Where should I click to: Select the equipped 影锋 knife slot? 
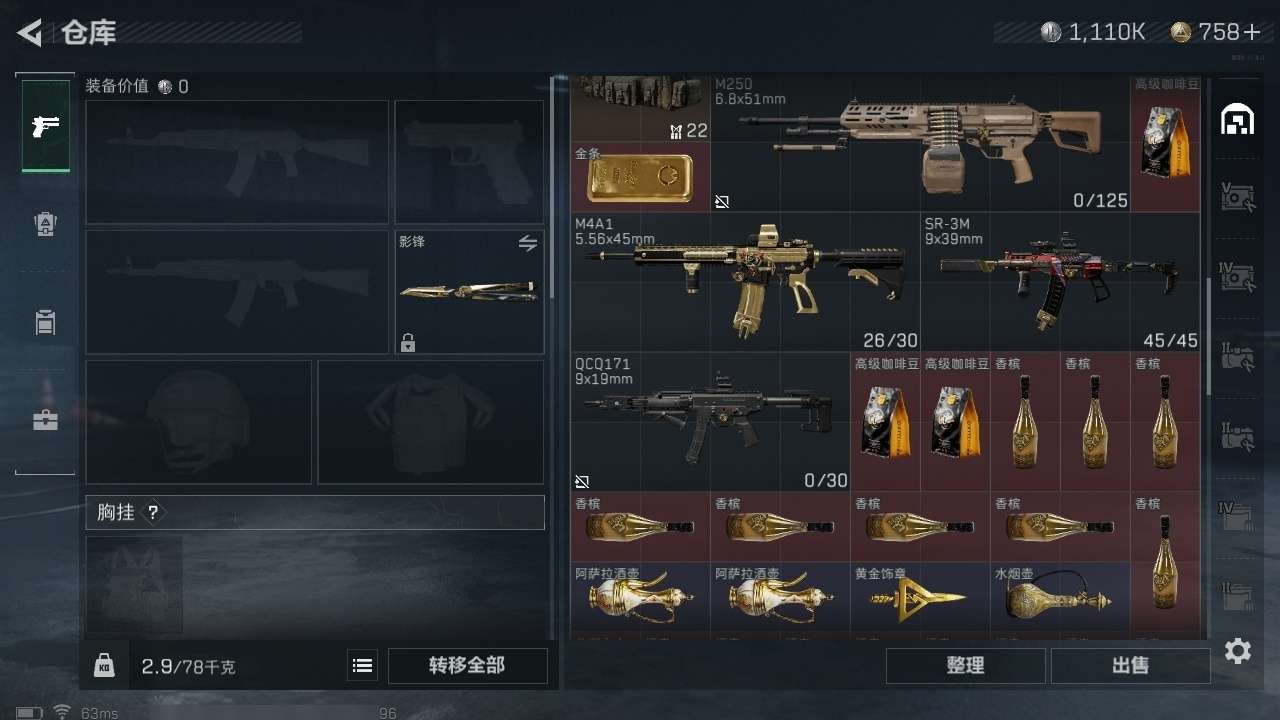(469, 292)
